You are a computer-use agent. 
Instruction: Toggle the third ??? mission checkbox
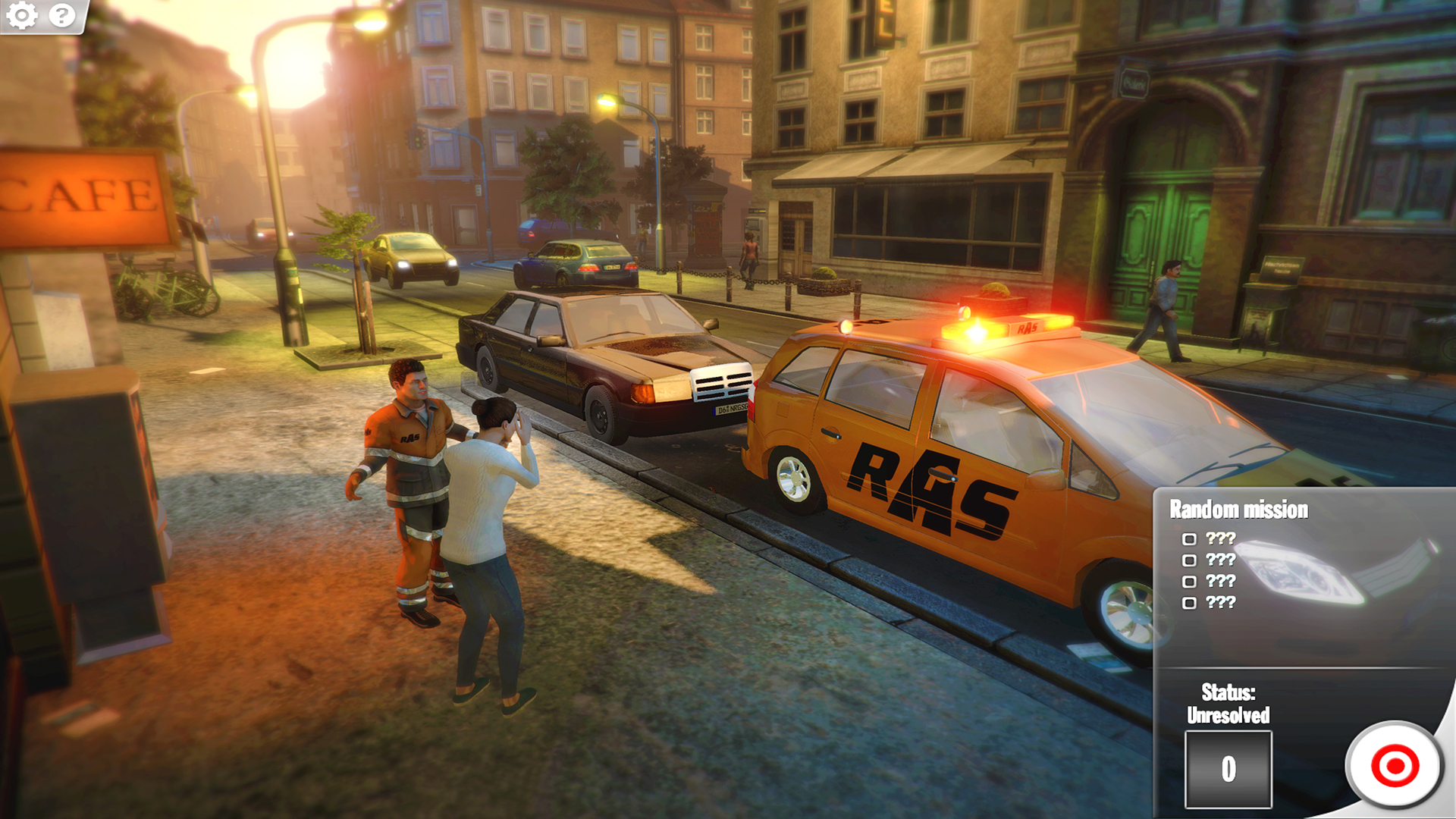[1188, 582]
